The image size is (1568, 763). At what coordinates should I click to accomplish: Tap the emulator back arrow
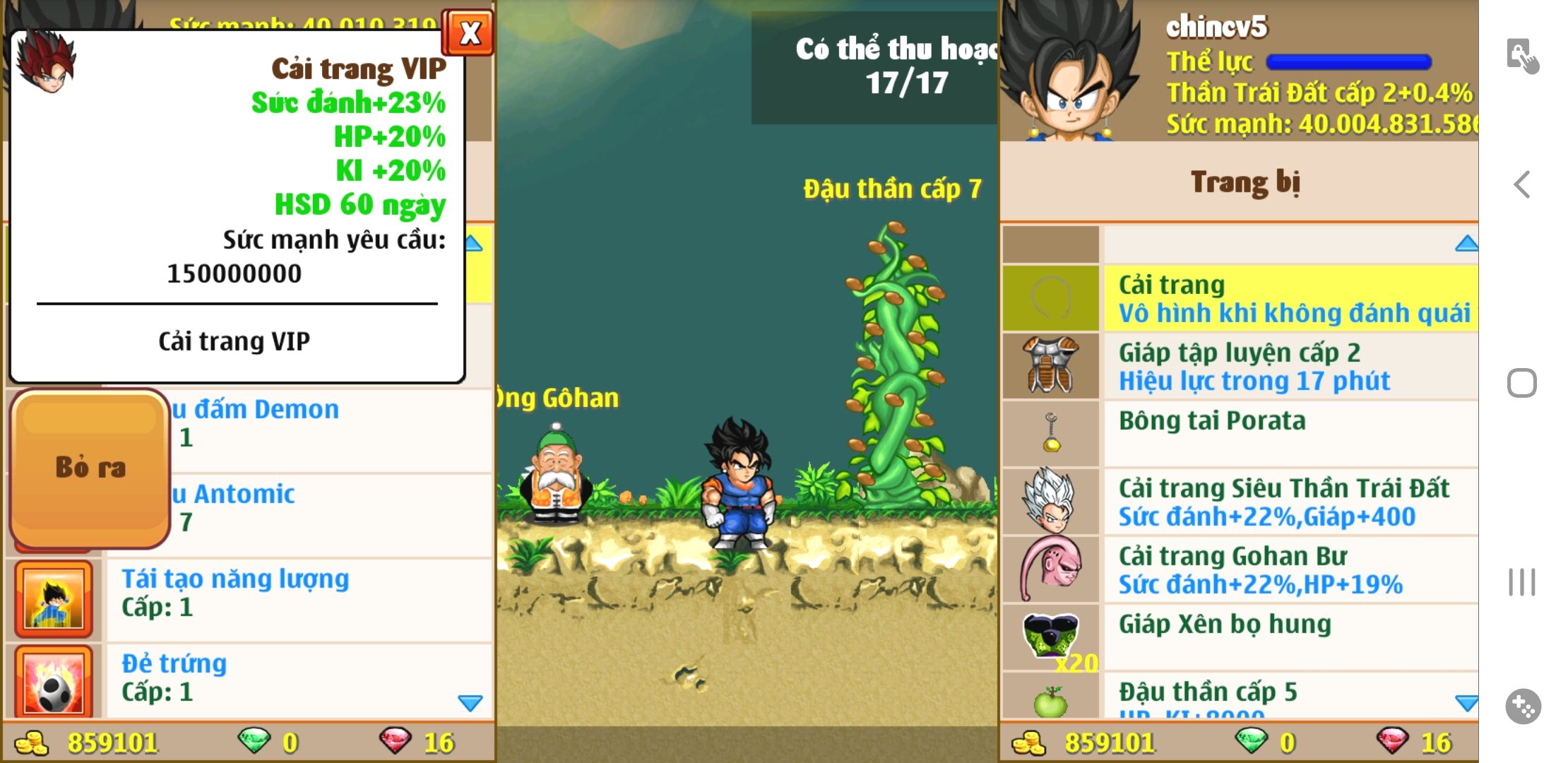[x=1522, y=185]
